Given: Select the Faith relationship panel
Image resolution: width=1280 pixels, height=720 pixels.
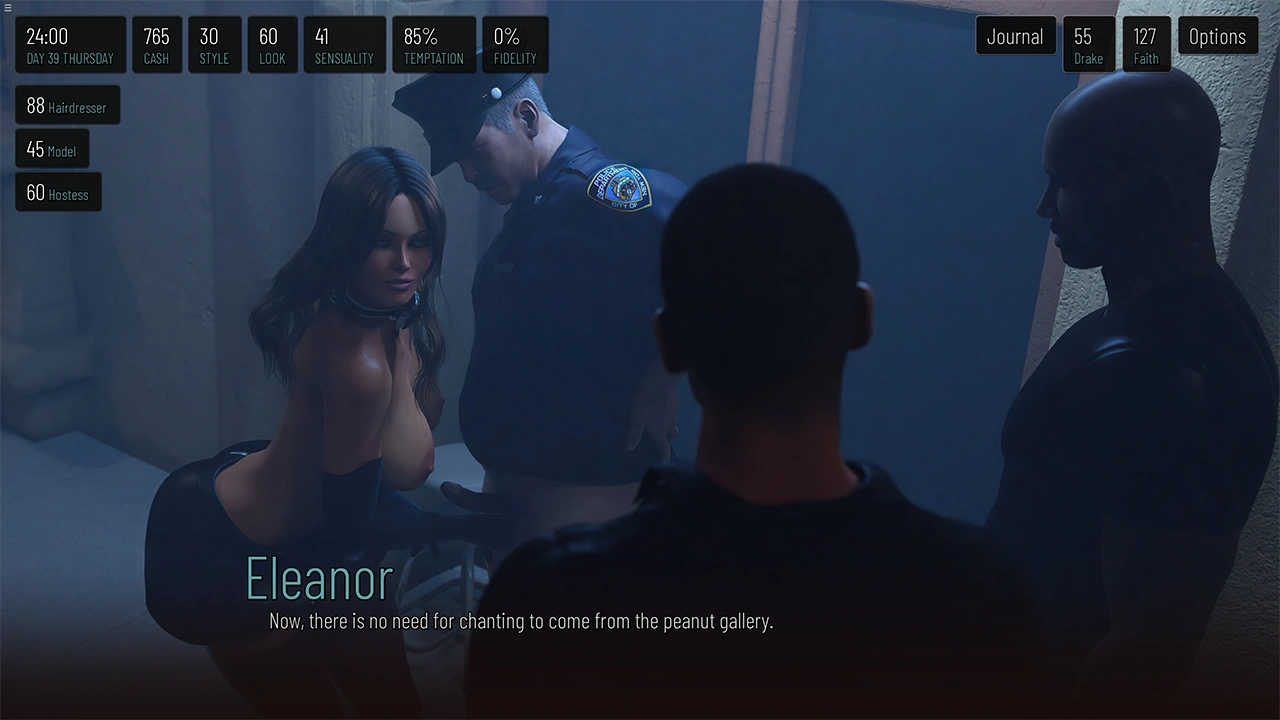Looking at the screenshot, I should (1146, 45).
